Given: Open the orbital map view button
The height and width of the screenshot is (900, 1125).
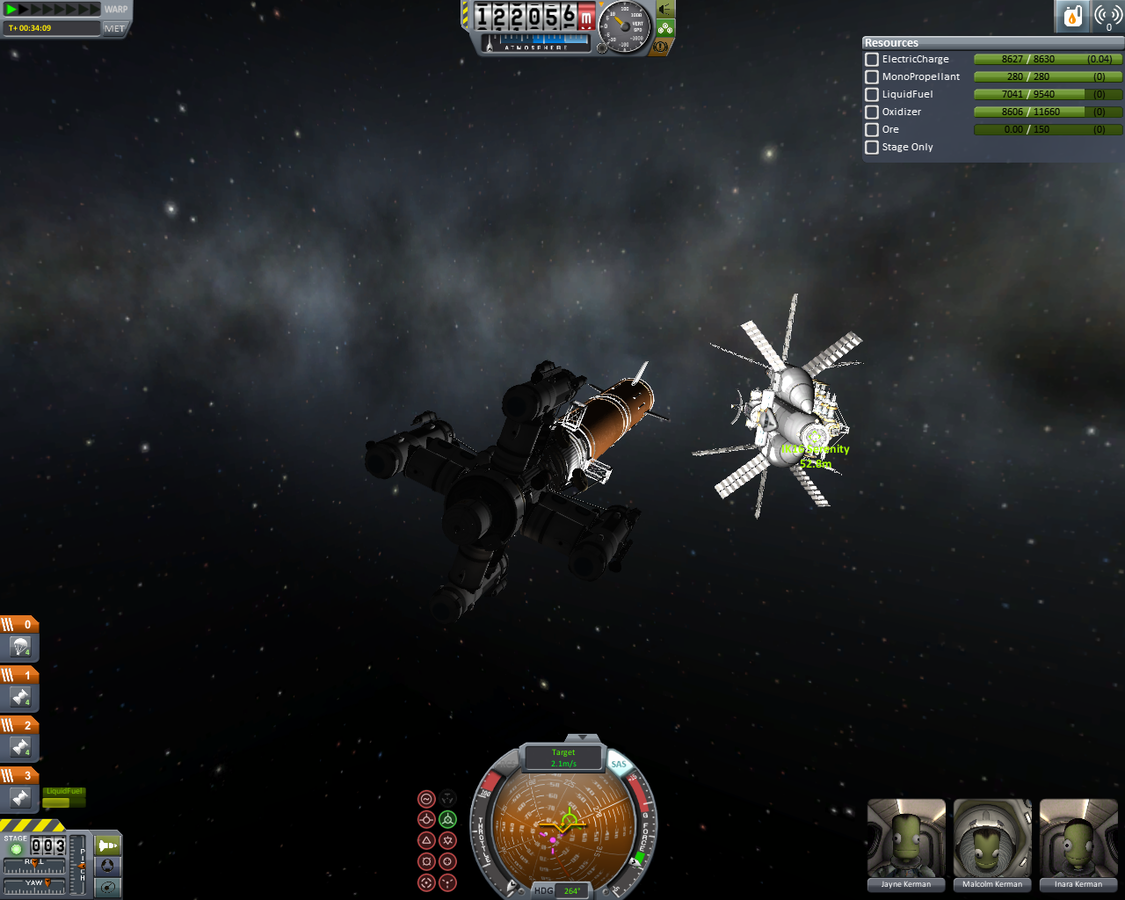Looking at the screenshot, I should pos(107,886).
